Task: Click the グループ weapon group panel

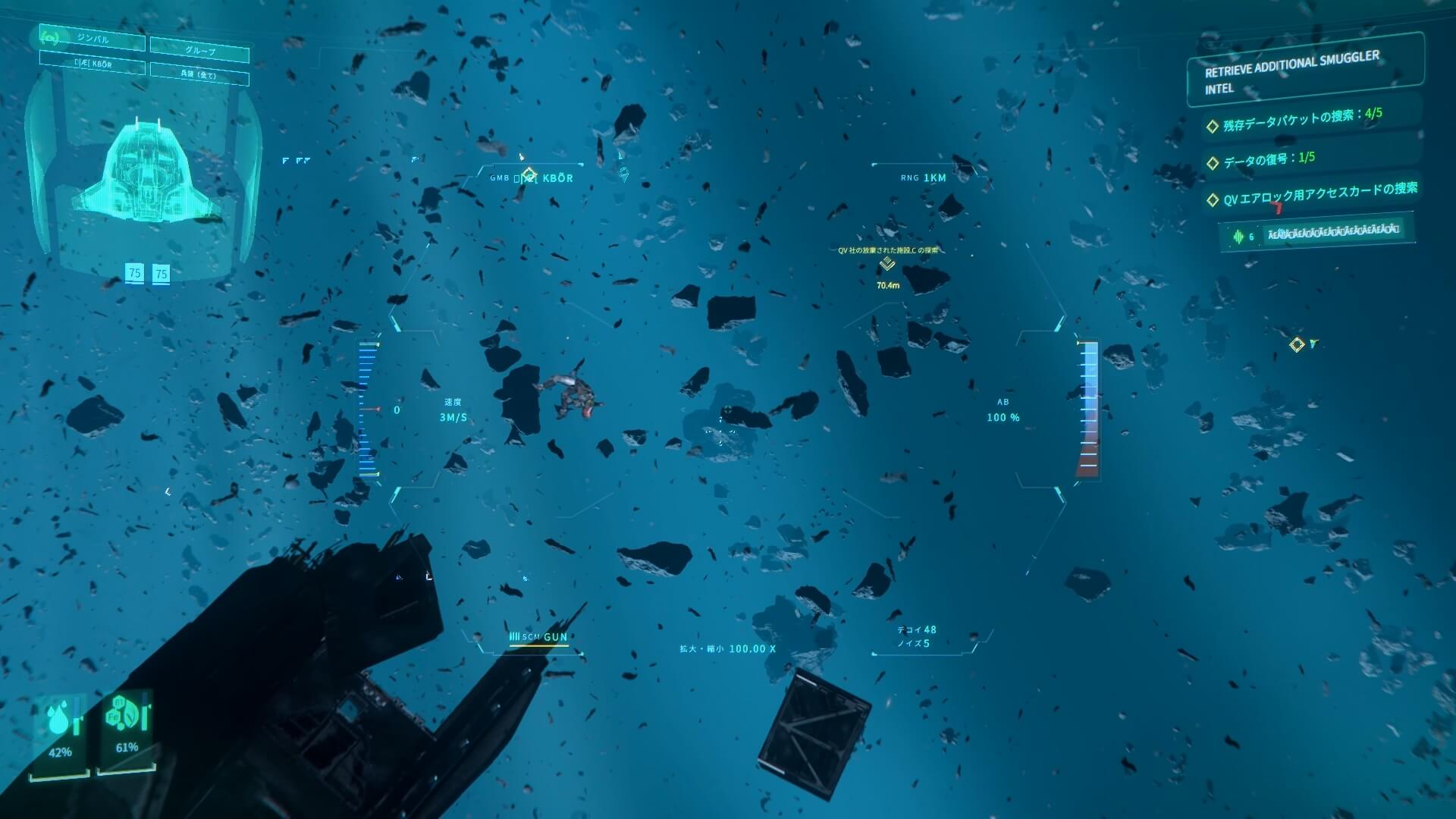Action: coord(199,50)
